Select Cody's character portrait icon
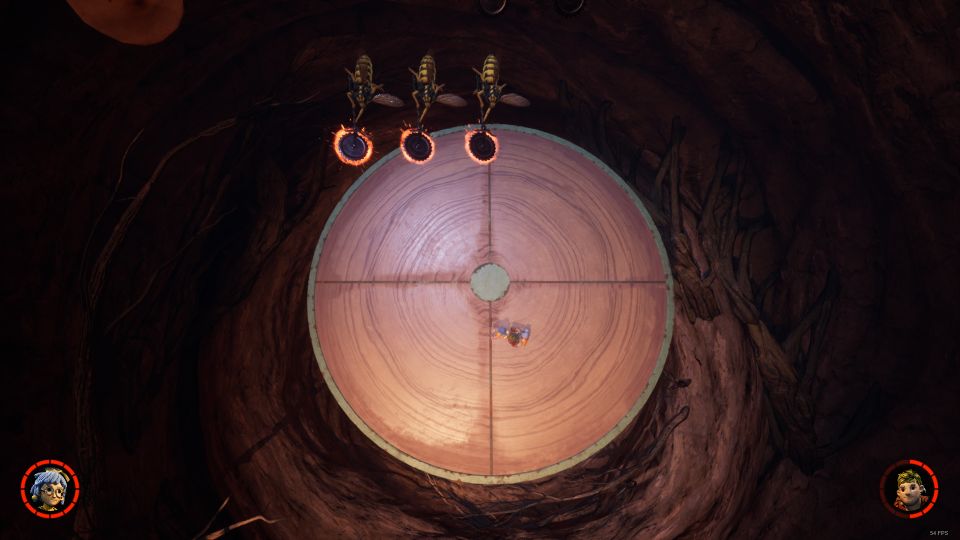 [x=909, y=488]
